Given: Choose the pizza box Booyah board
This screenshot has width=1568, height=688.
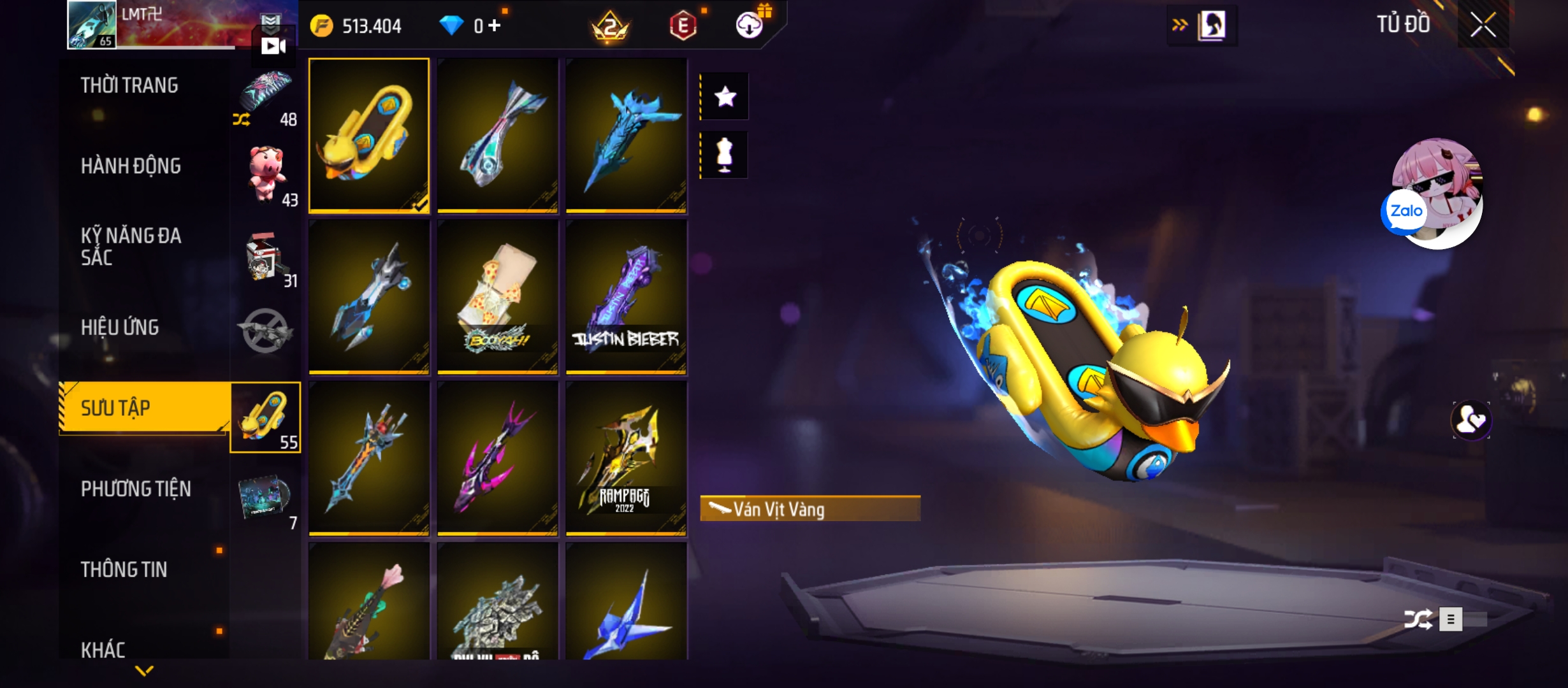Looking at the screenshot, I should tap(498, 297).
